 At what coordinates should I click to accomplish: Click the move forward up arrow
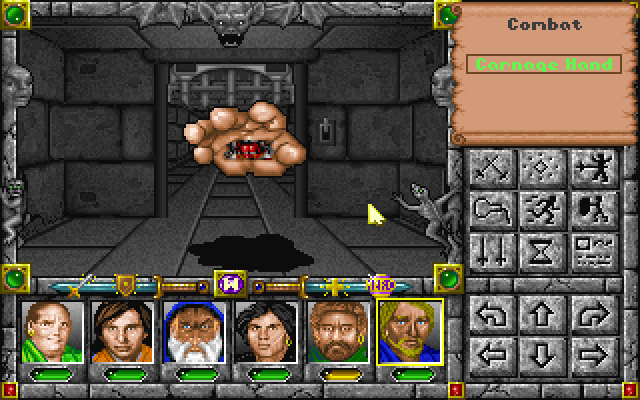(539, 316)
